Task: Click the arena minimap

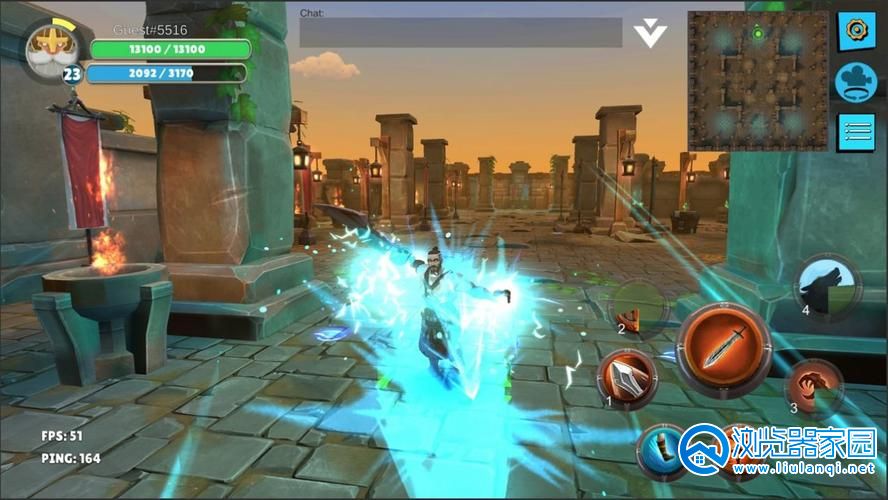Action: pyautogui.click(x=757, y=81)
